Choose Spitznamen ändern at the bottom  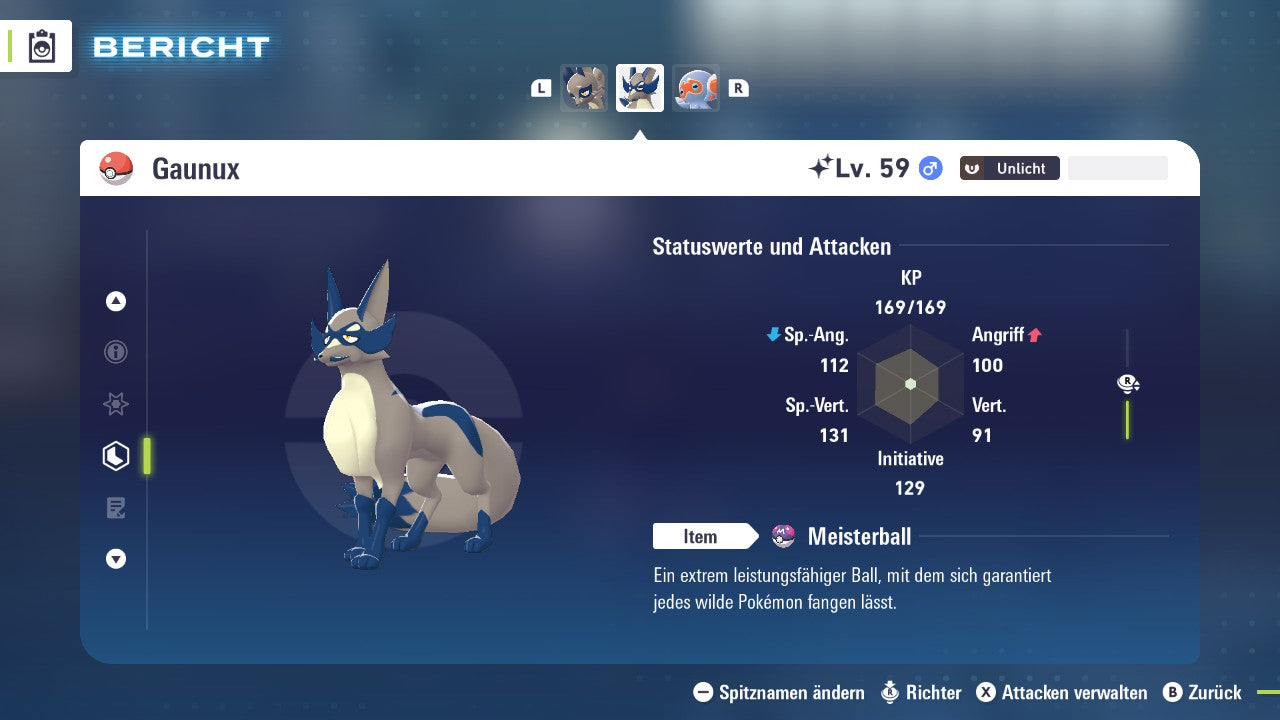[778, 692]
